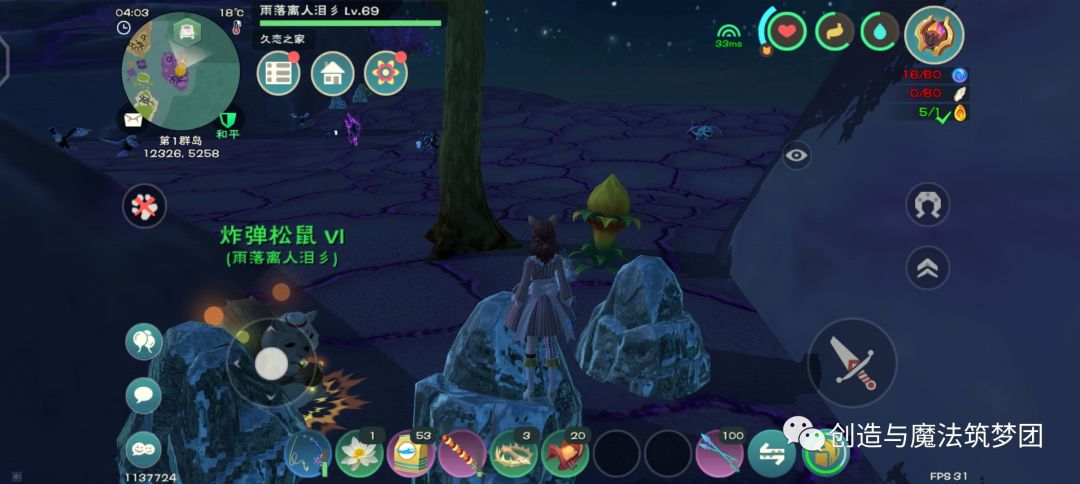The image size is (1080, 484).
Task: Select the feed bag slot with 53
Action: (x=410, y=454)
